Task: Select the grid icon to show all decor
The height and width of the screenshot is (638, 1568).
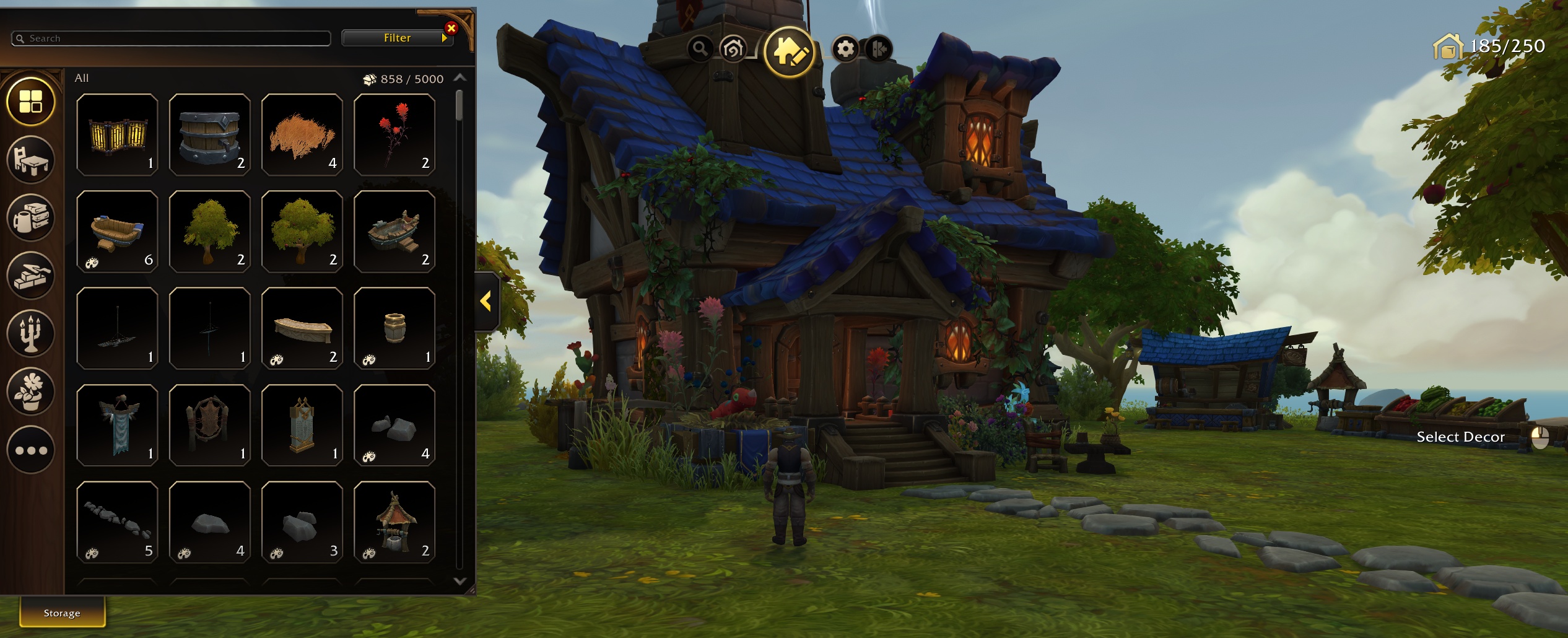Action: pyautogui.click(x=31, y=102)
